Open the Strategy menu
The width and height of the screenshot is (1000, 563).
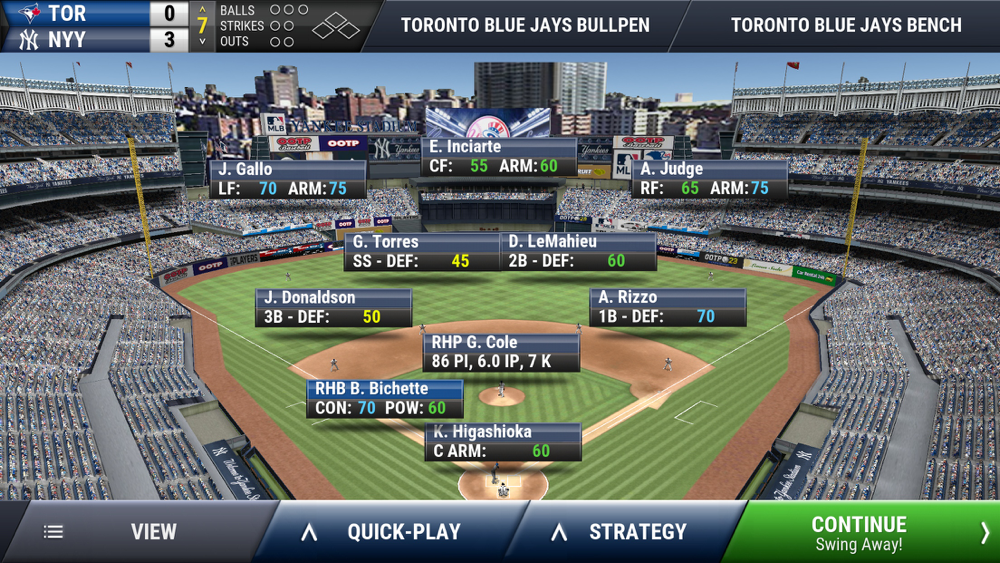coord(625,532)
